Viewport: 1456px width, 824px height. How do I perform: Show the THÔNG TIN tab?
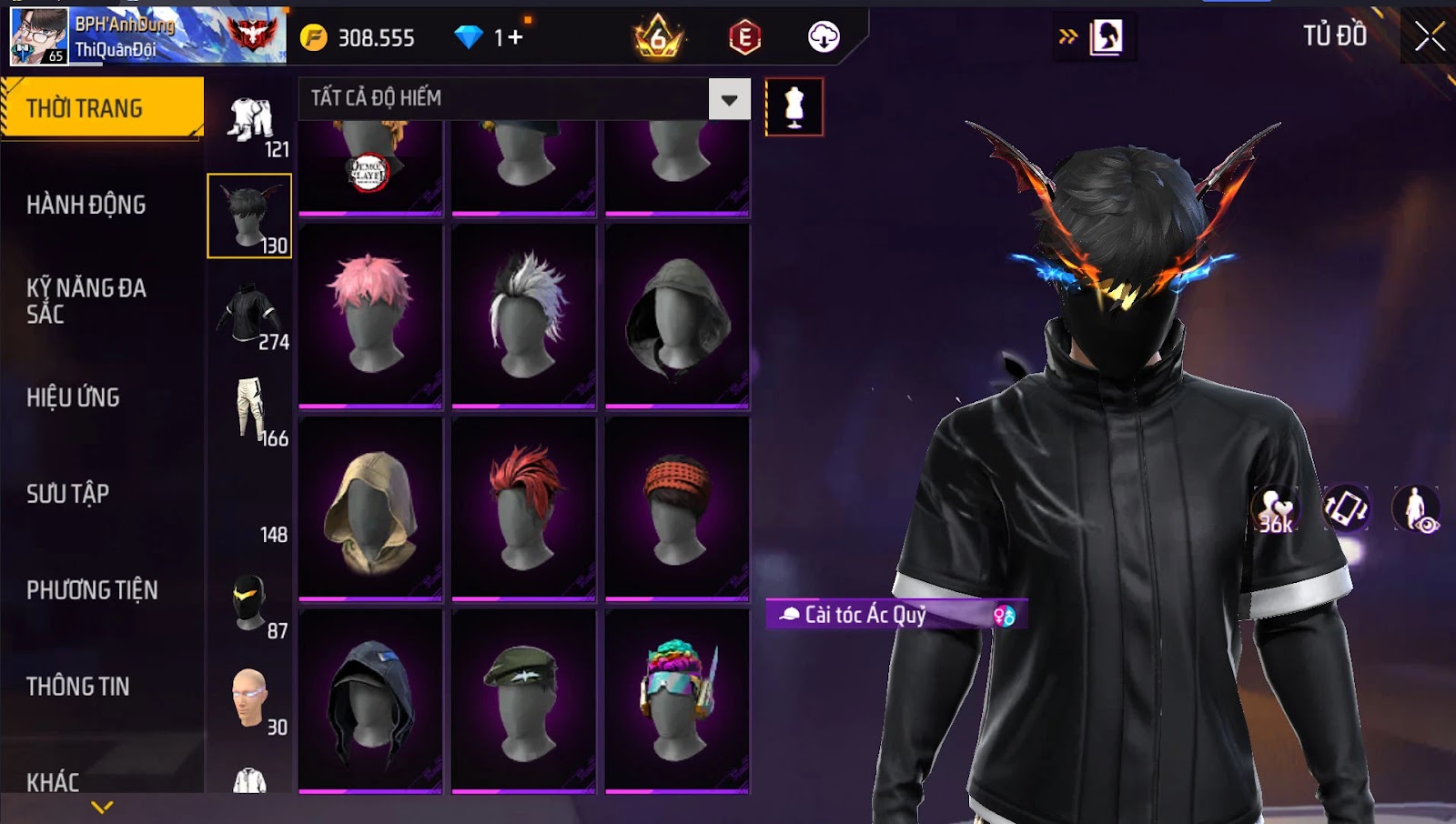tap(78, 687)
